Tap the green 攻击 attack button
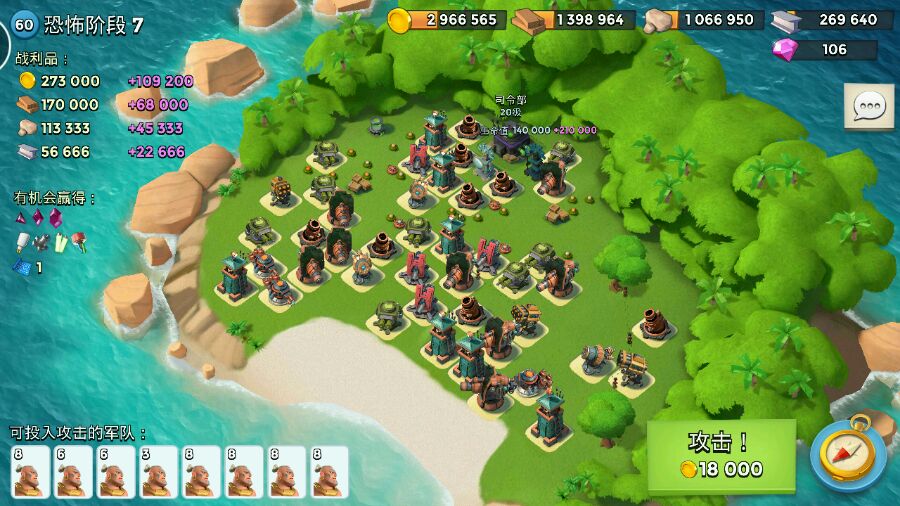Viewport: 900px width, 506px height. (x=721, y=455)
